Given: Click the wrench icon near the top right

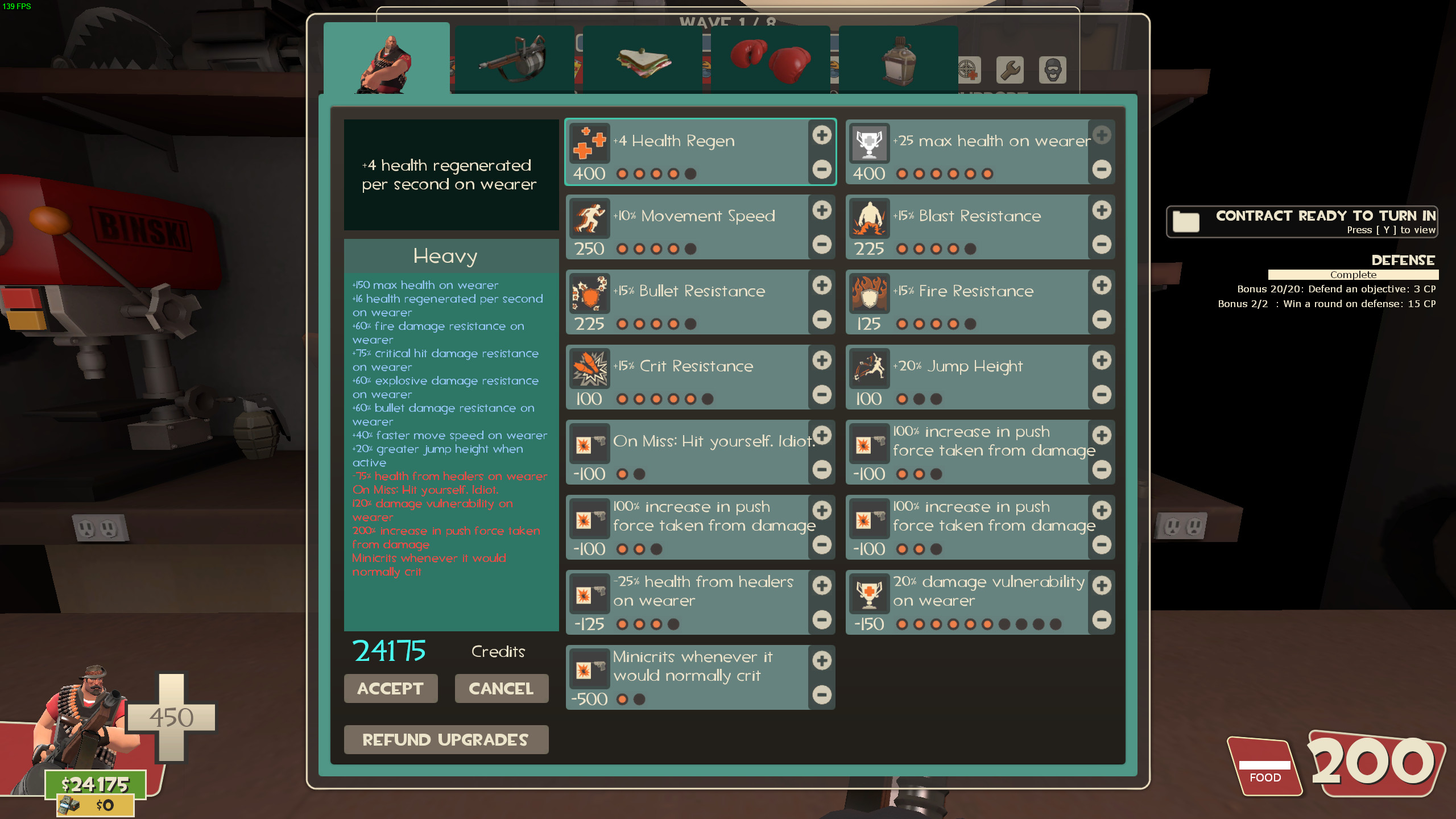Looking at the screenshot, I should click(x=1010, y=69).
